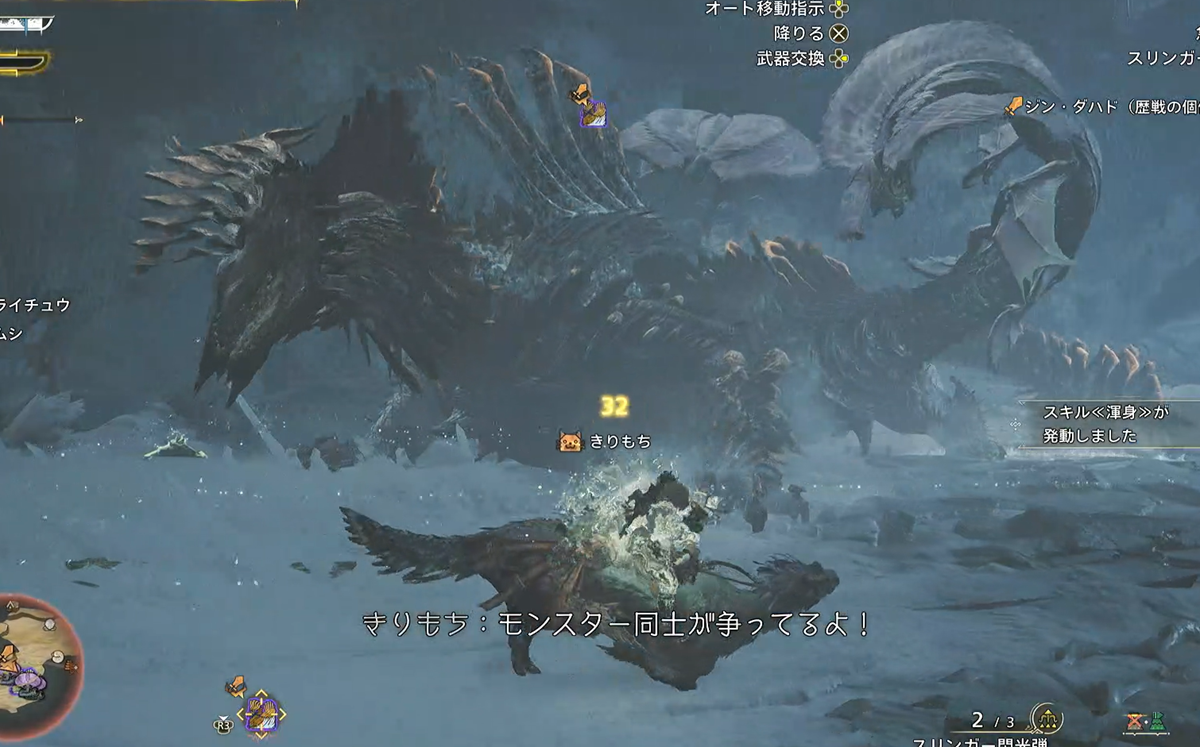
Task: Click the スキル≪渾身≫ skill activation notice
Action: pyautogui.click(x=1104, y=424)
